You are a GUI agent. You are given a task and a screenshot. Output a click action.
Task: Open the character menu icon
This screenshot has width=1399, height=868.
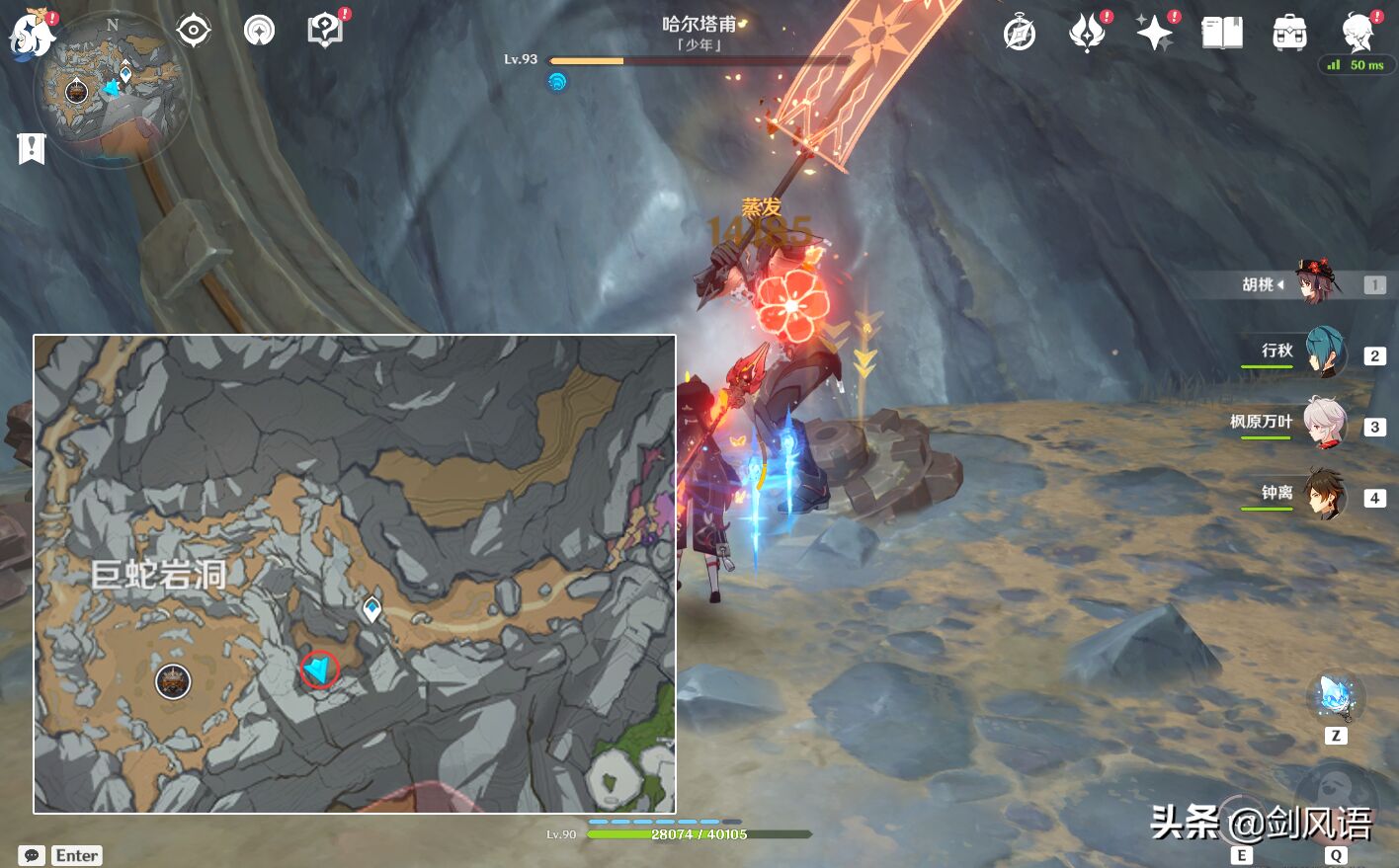(x=1358, y=32)
